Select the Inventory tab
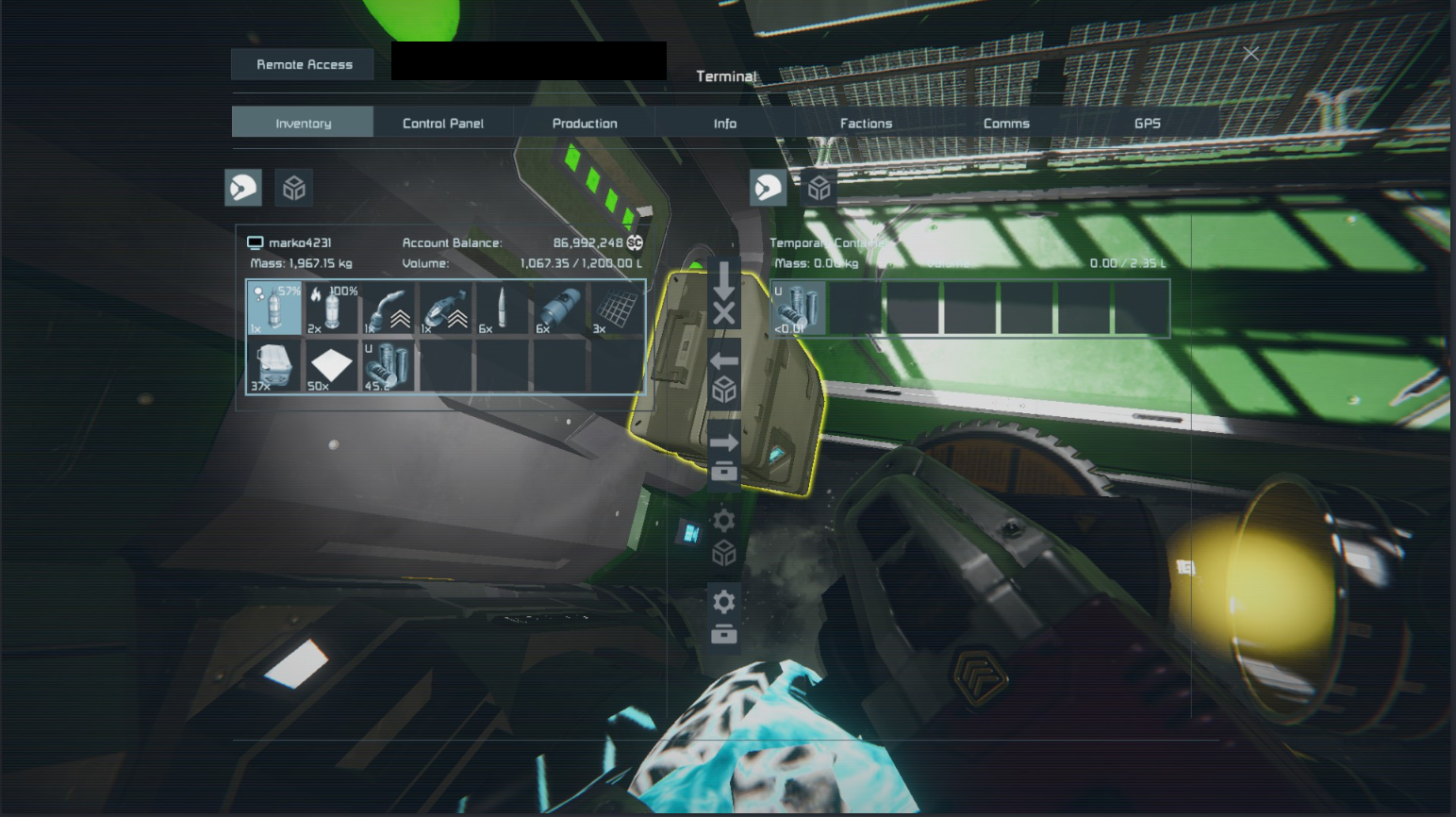Image resolution: width=1456 pixels, height=817 pixels. click(303, 123)
